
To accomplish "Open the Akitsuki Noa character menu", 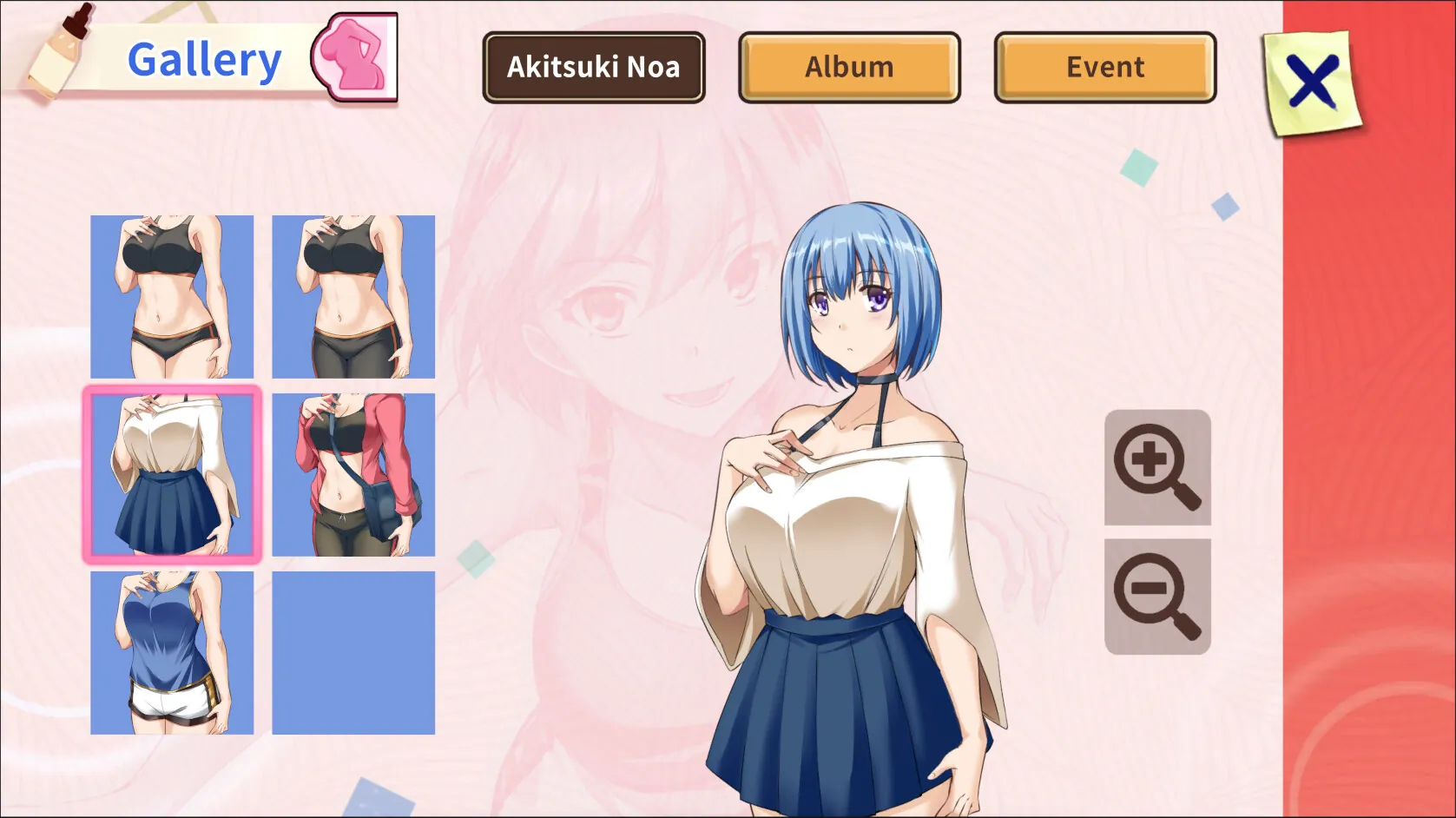I will point(594,66).
